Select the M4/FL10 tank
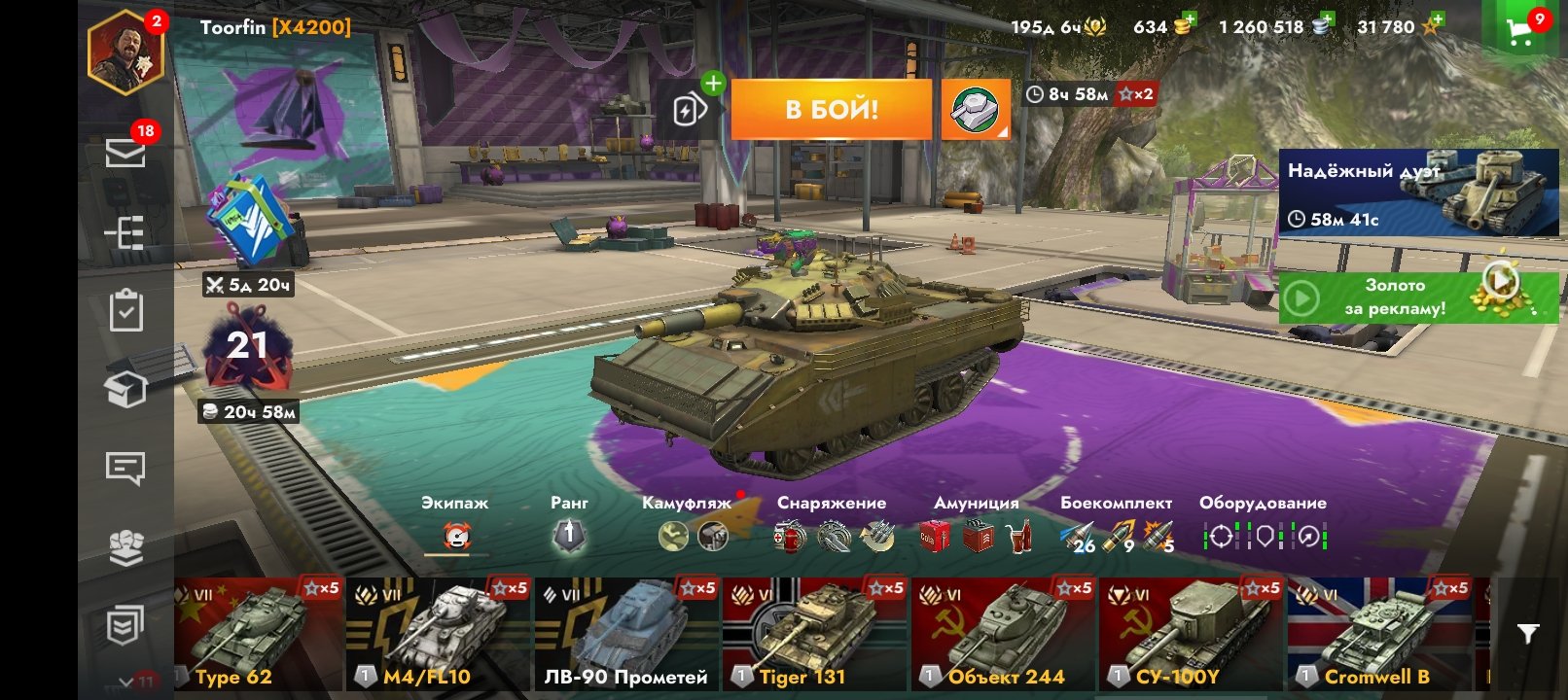Screen dimensions: 1568x700 coord(438,634)
